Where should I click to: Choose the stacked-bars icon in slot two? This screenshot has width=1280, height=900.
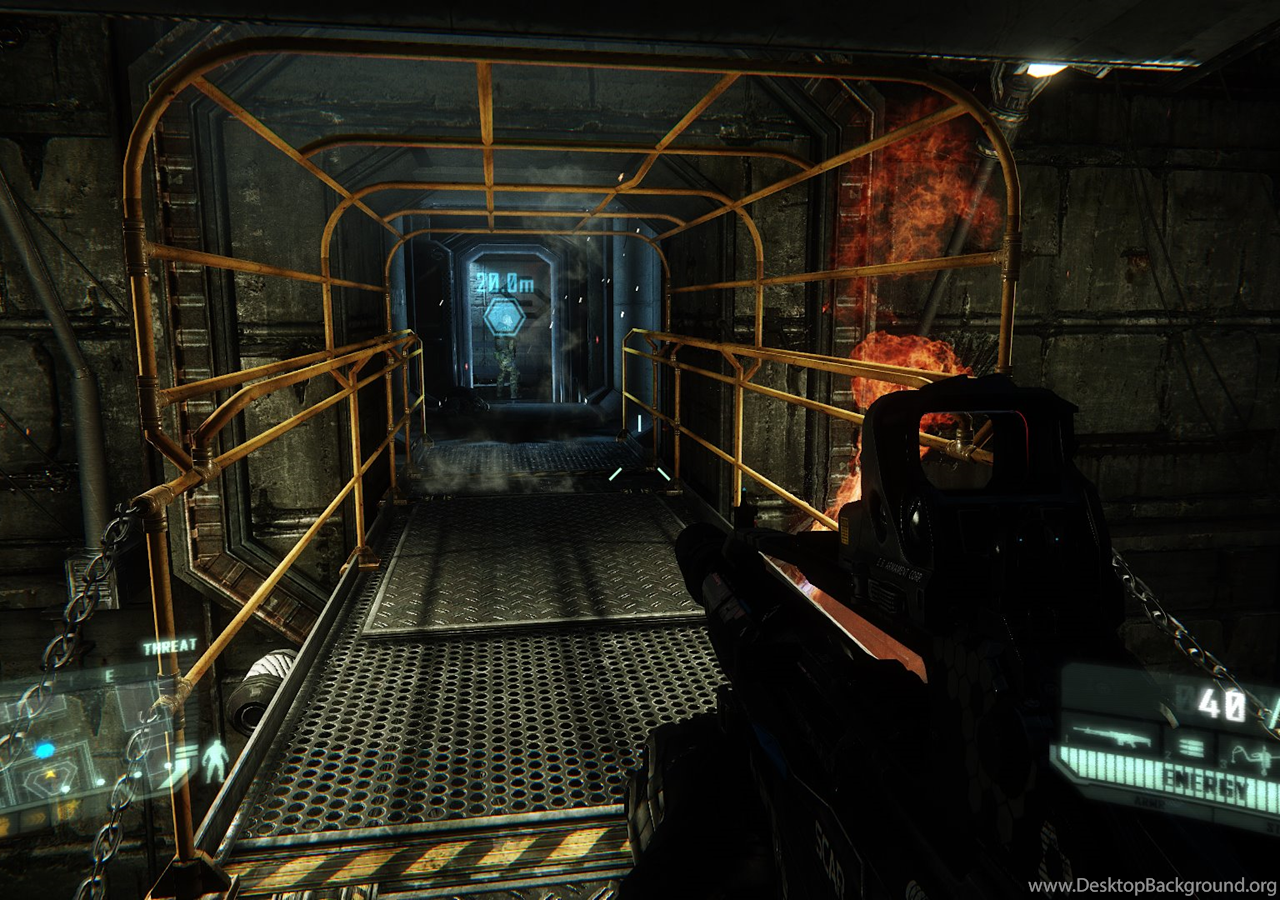1189,746
